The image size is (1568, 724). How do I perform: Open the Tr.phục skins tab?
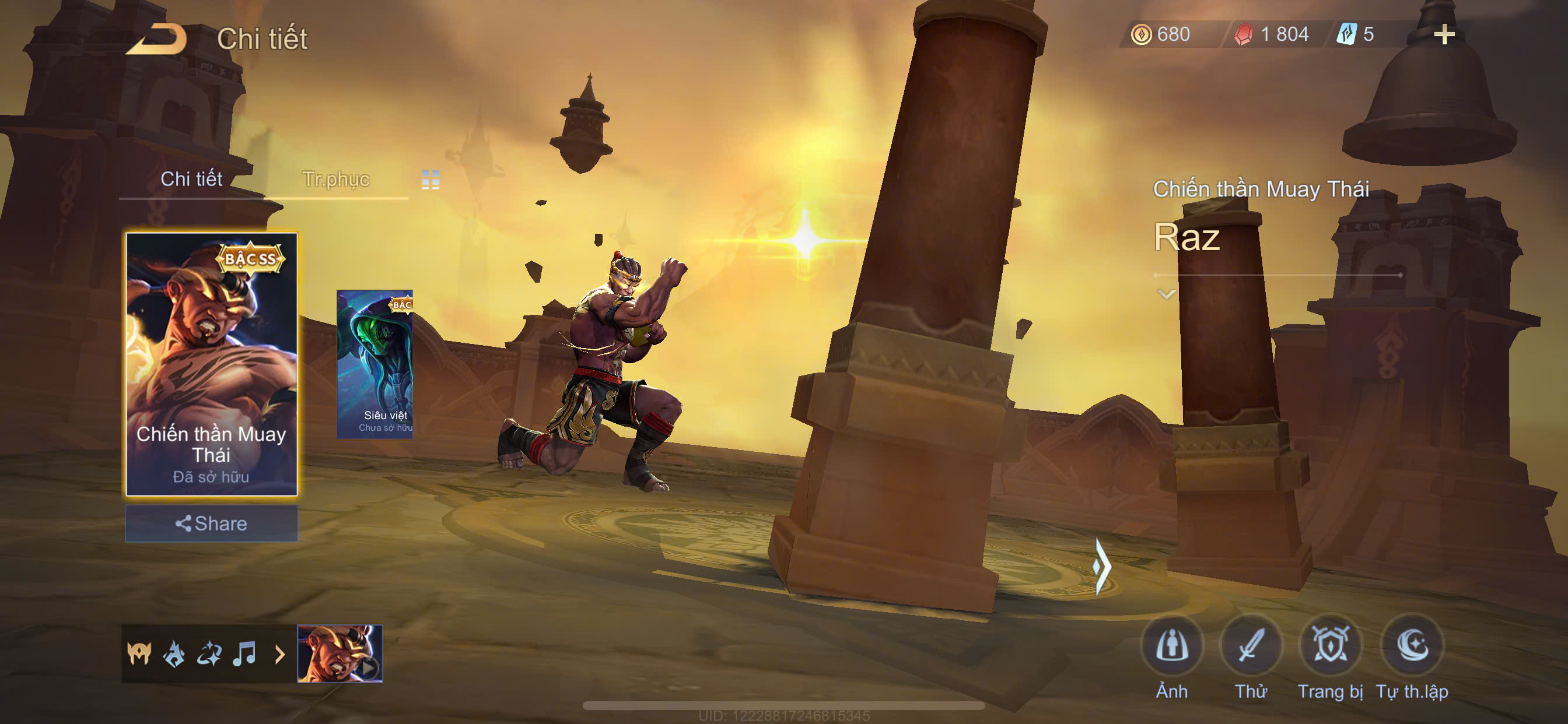coord(335,180)
